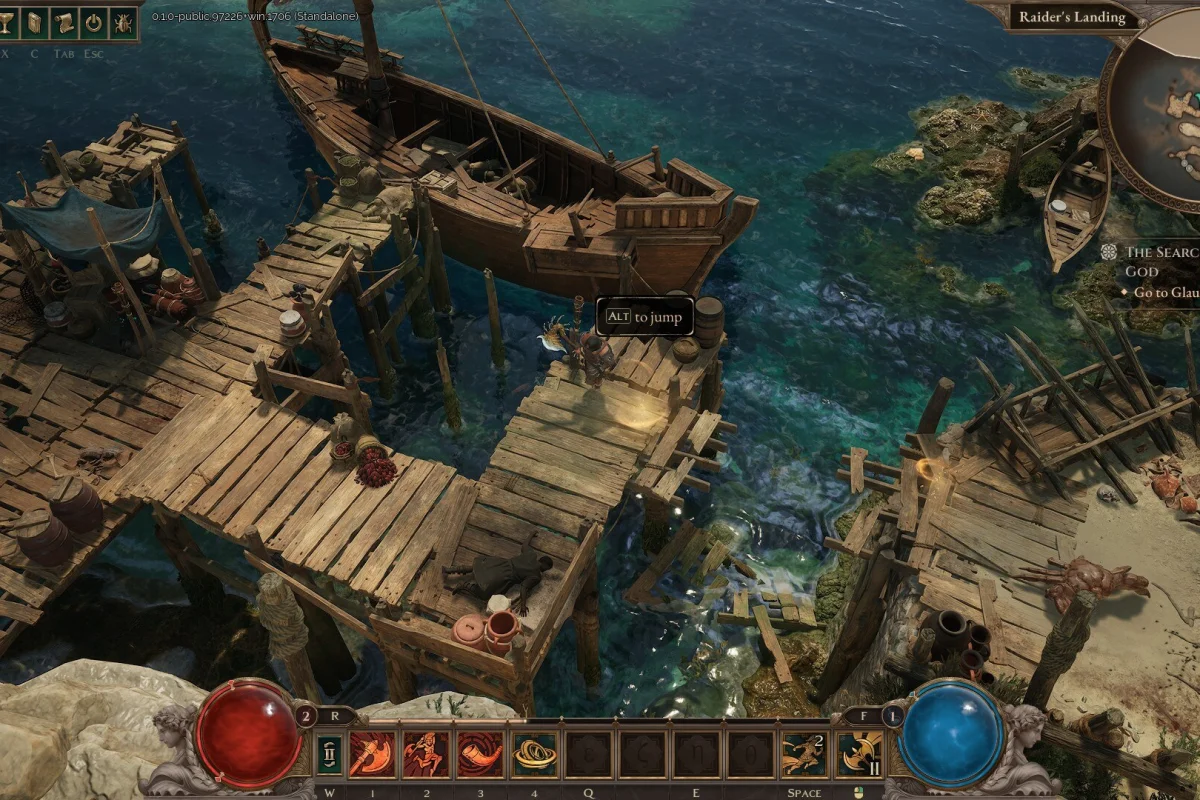Image resolution: width=1200 pixels, height=800 pixels.
Task: Trigger the dodge roll ability
Action: (804, 754)
